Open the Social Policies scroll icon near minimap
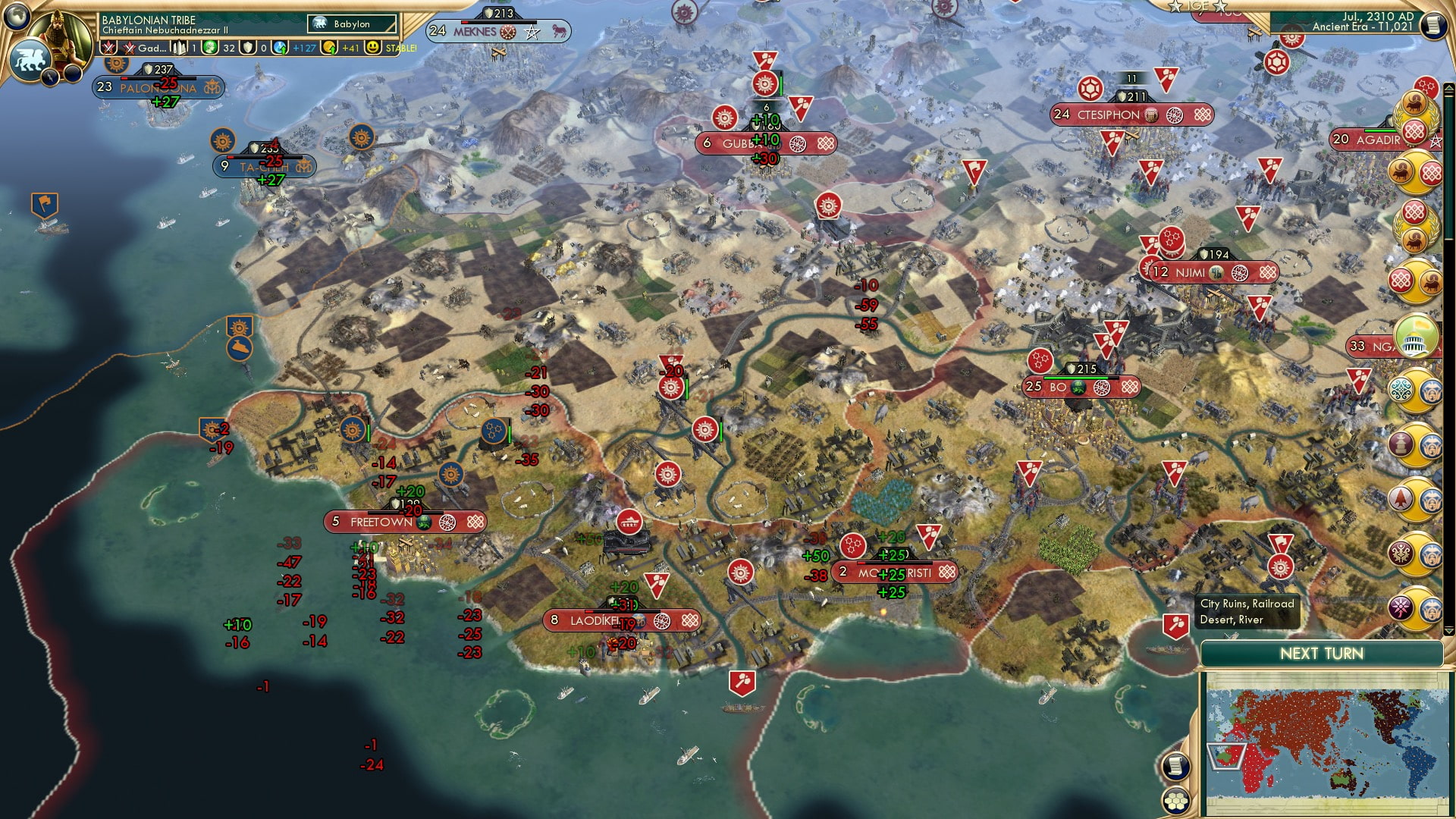This screenshot has width=1456, height=819. tap(1176, 767)
